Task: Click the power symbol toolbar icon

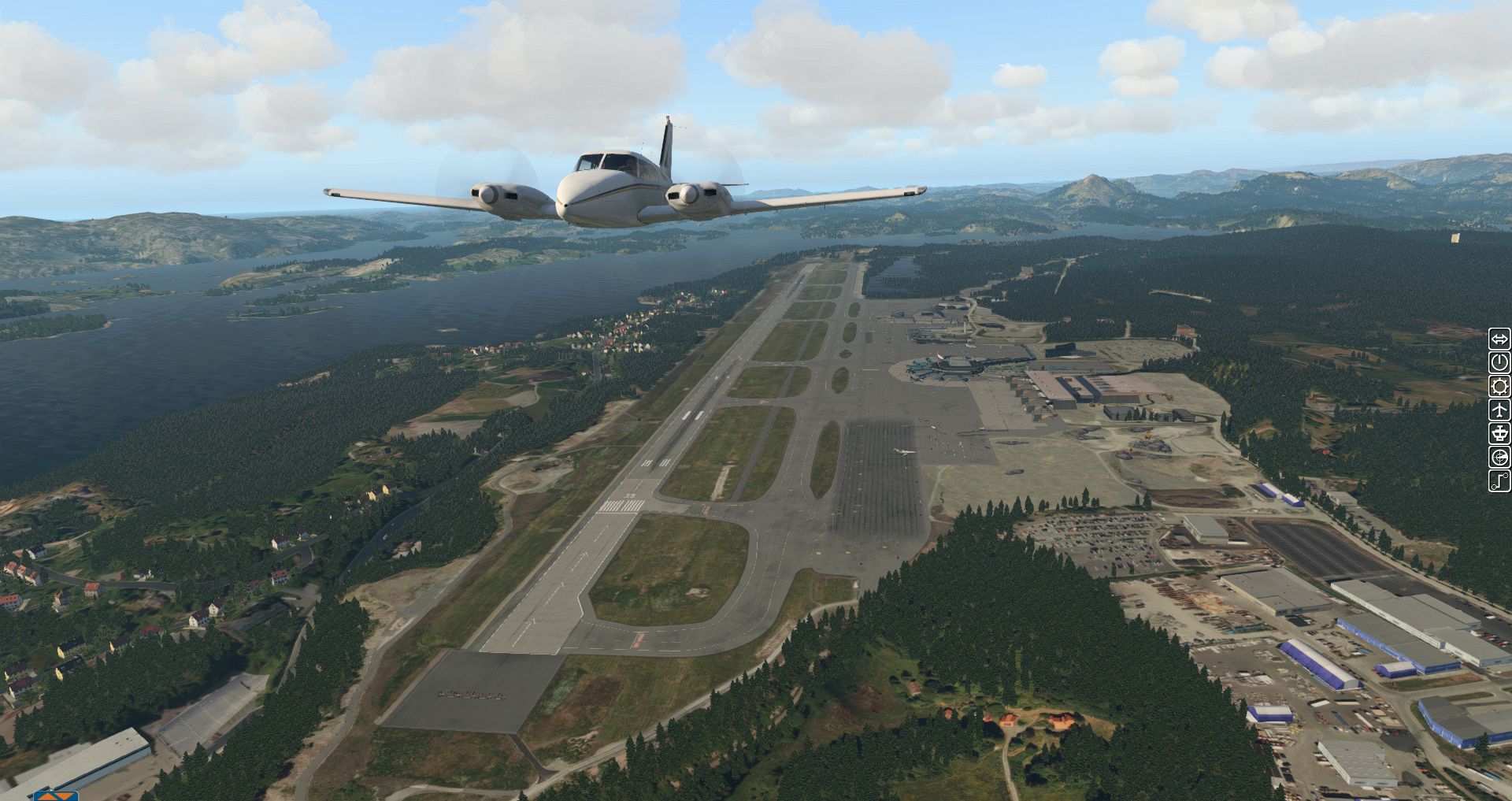Action: point(1499,363)
